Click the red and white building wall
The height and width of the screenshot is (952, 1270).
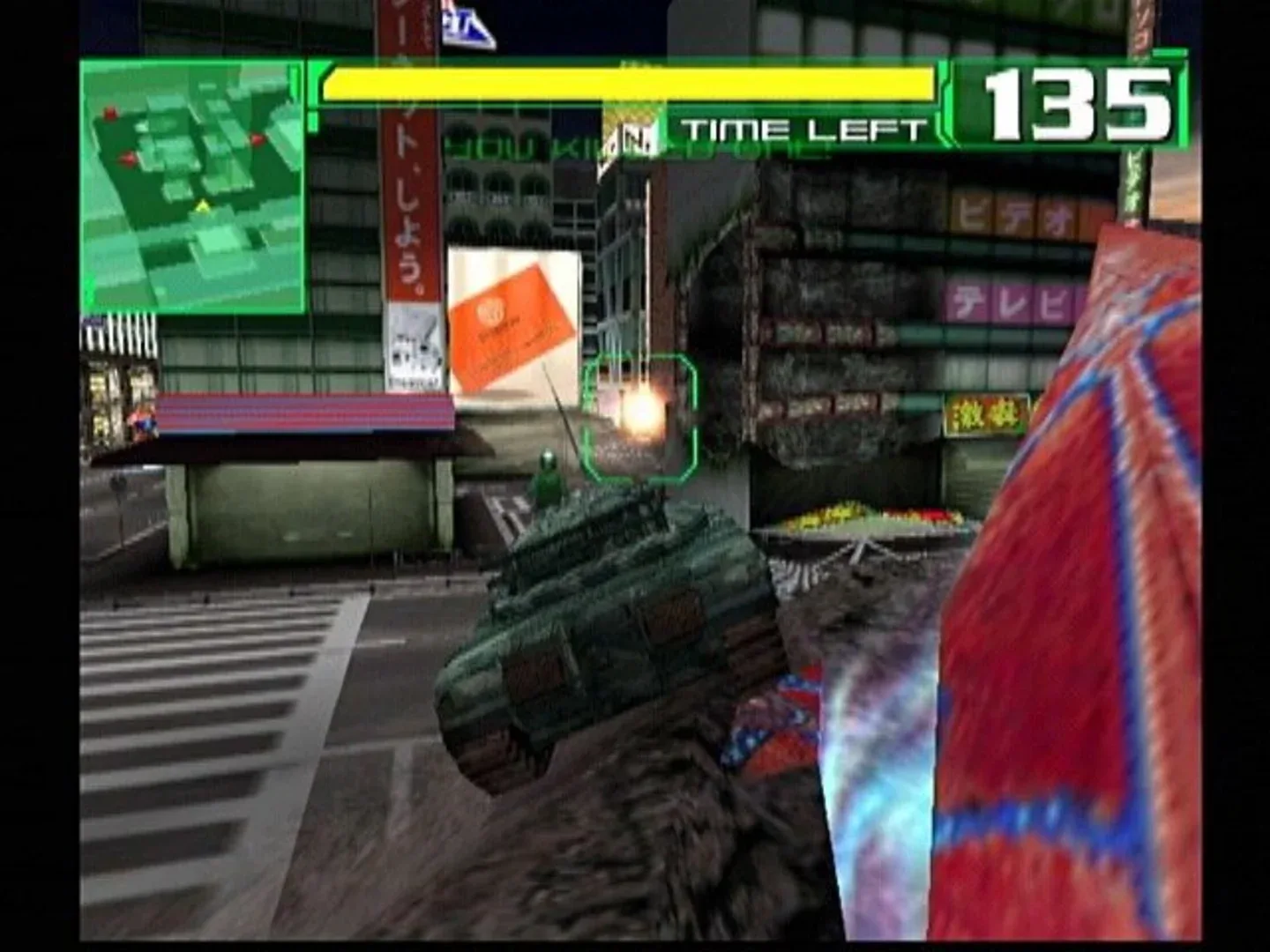click(1102, 529)
